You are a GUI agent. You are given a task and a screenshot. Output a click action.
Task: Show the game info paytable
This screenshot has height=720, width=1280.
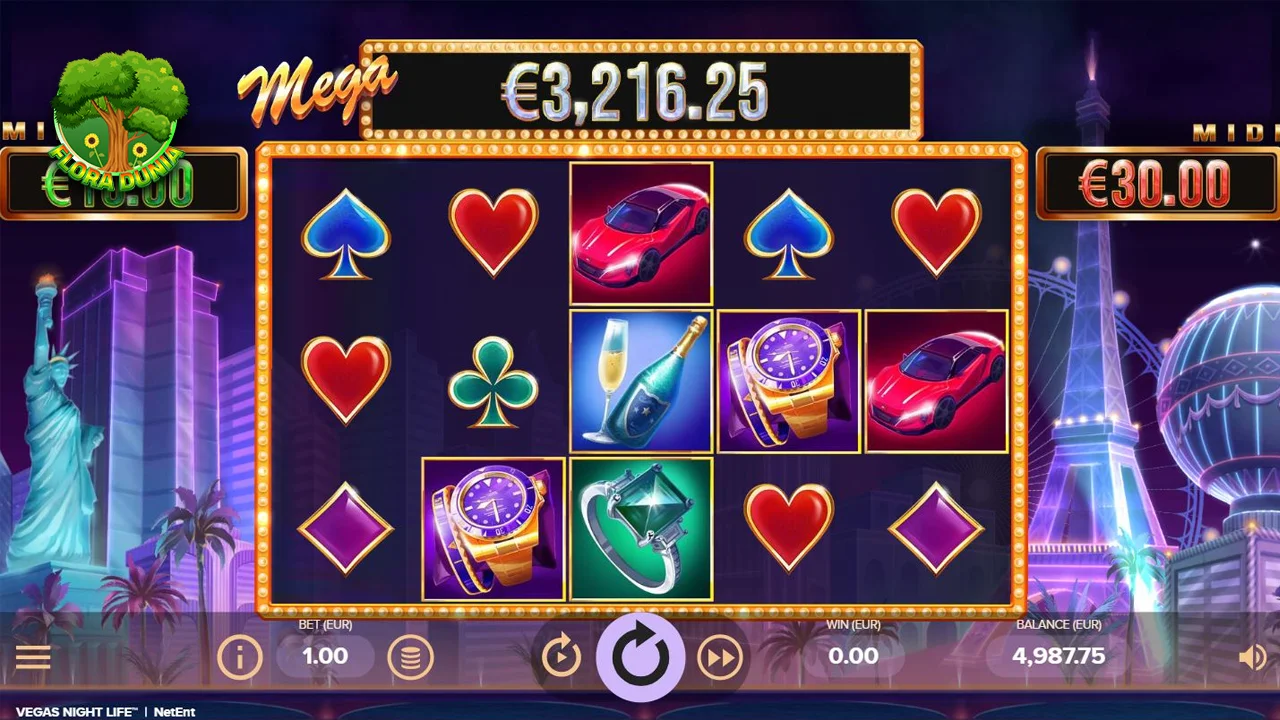[x=240, y=657]
